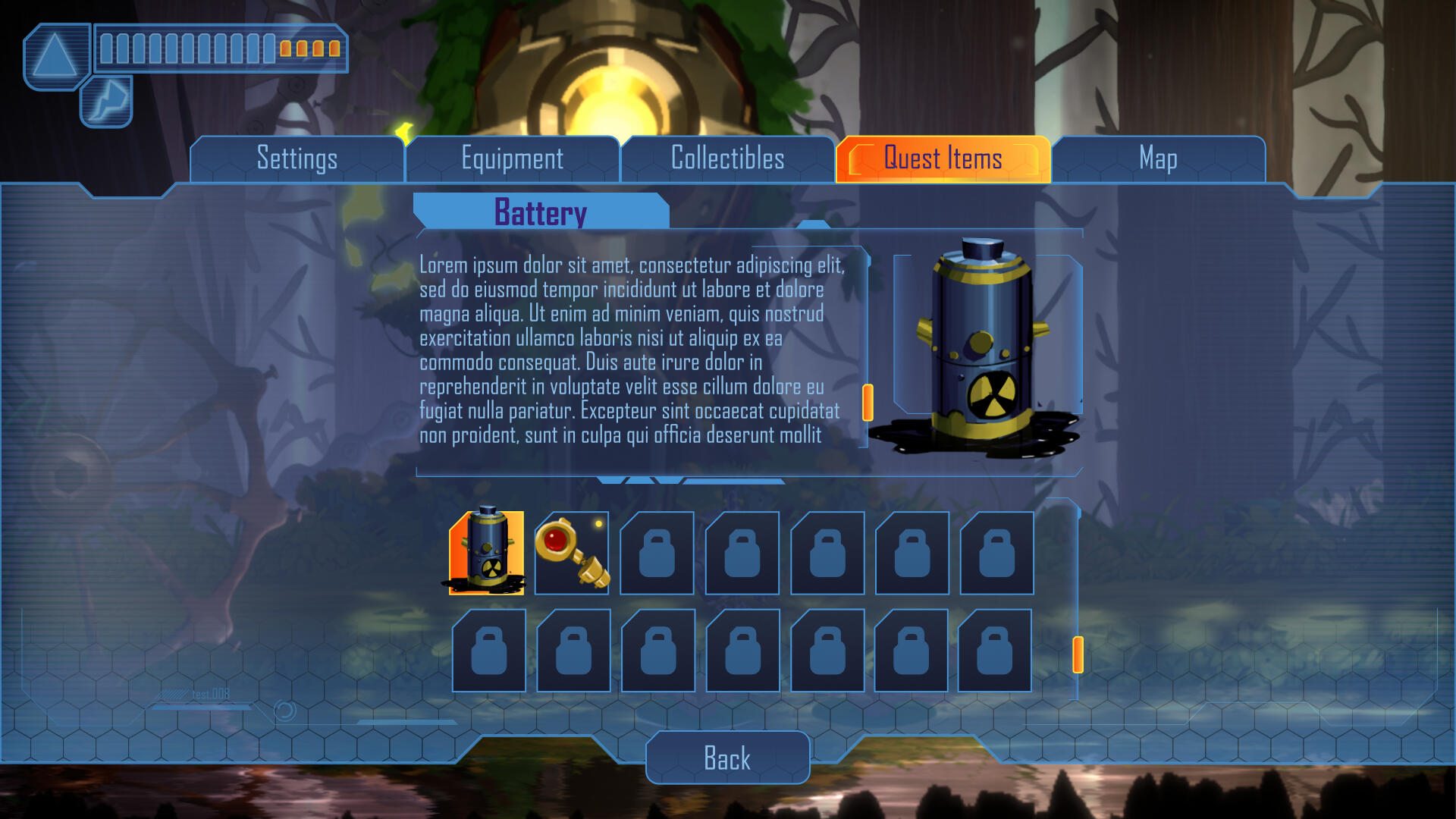The height and width of the screenshot is (819, 1456).
Task: Click the Back button
Action: tap(727, 758)
